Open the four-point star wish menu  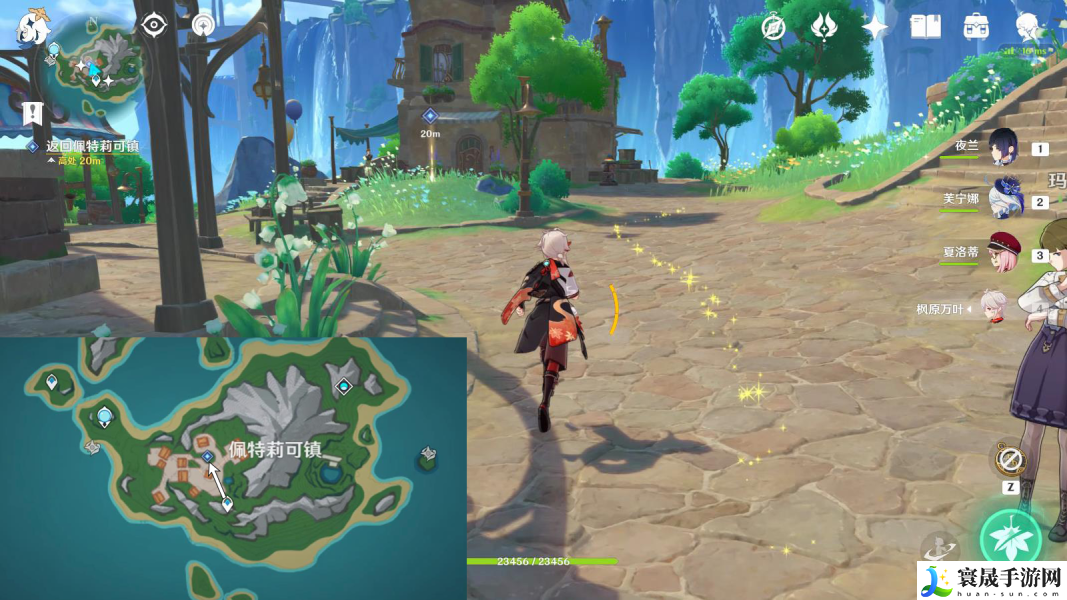click(x=875, y=27)
